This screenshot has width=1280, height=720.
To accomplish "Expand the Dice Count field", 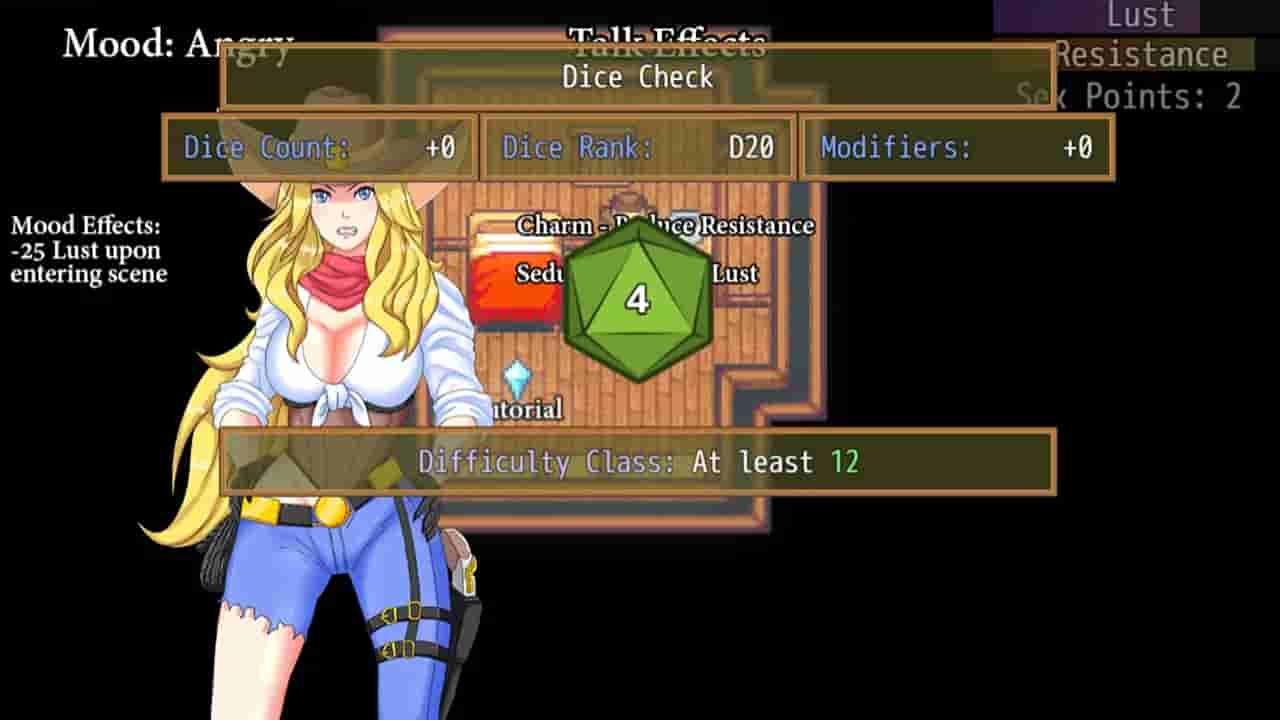I will click(x=318, y=147).
